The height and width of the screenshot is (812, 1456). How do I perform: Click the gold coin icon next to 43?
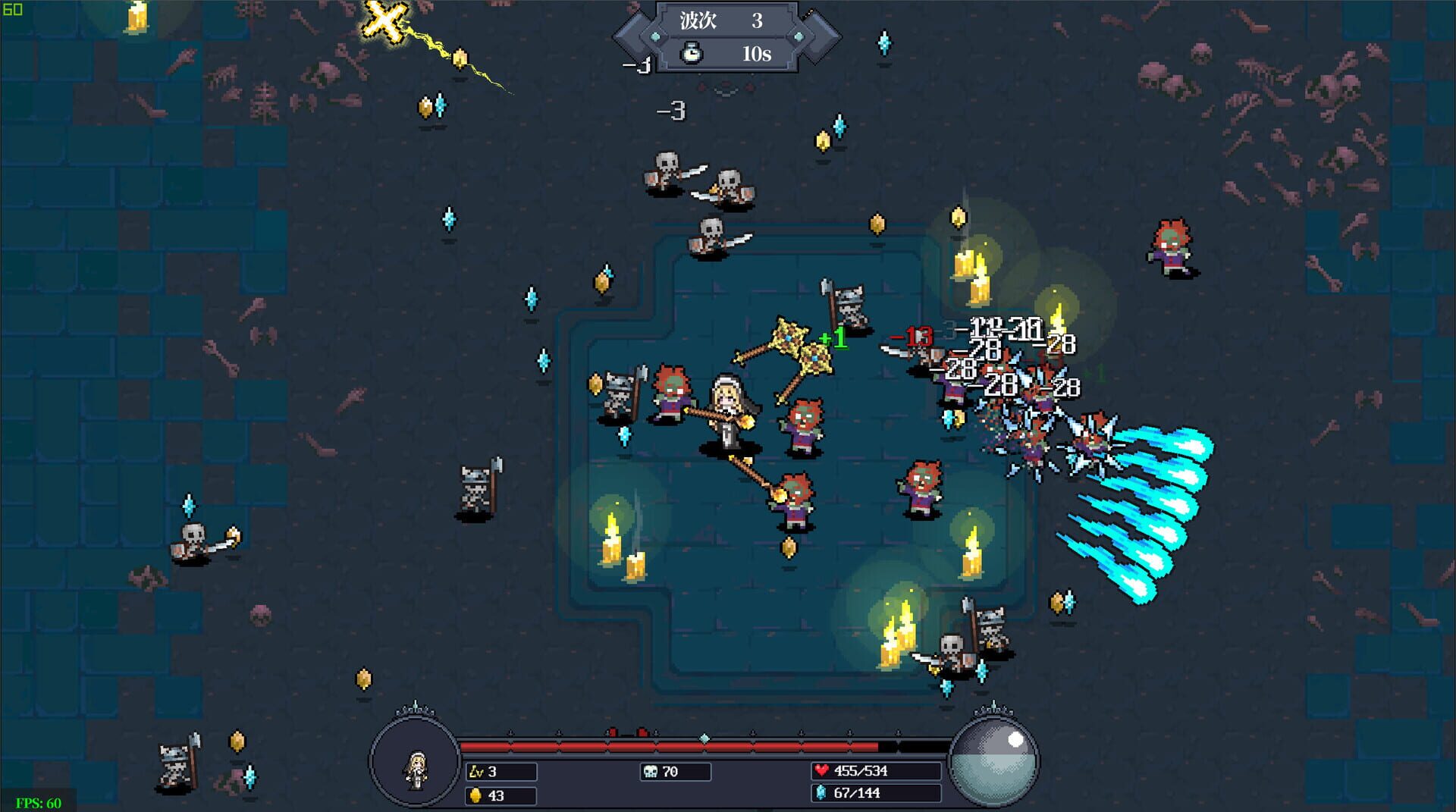[x=475, y=795]
